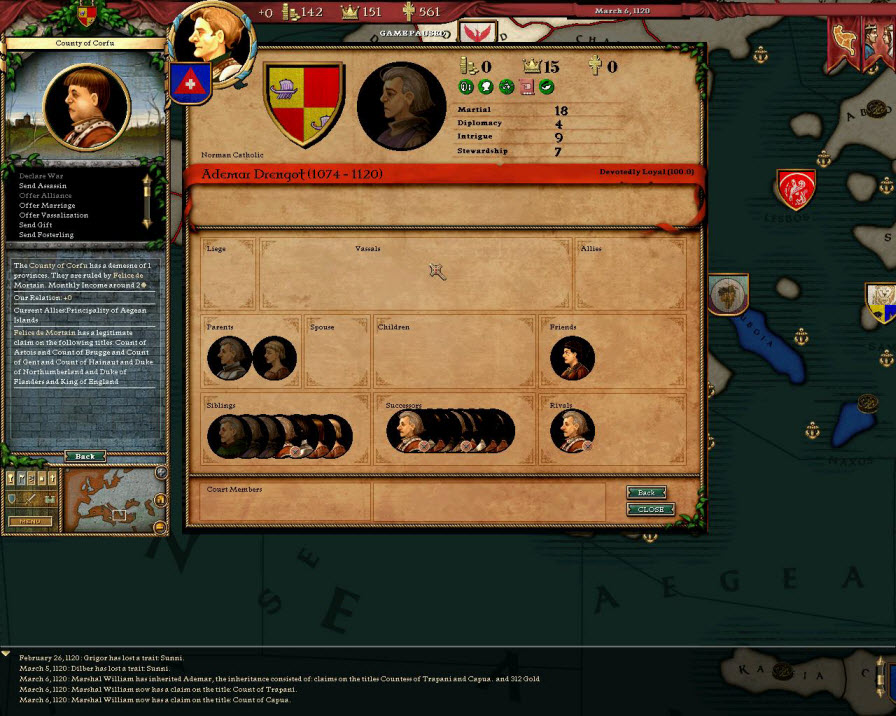Click Back under the County of Corfu text
896x716 pixels.
(85, 456)
